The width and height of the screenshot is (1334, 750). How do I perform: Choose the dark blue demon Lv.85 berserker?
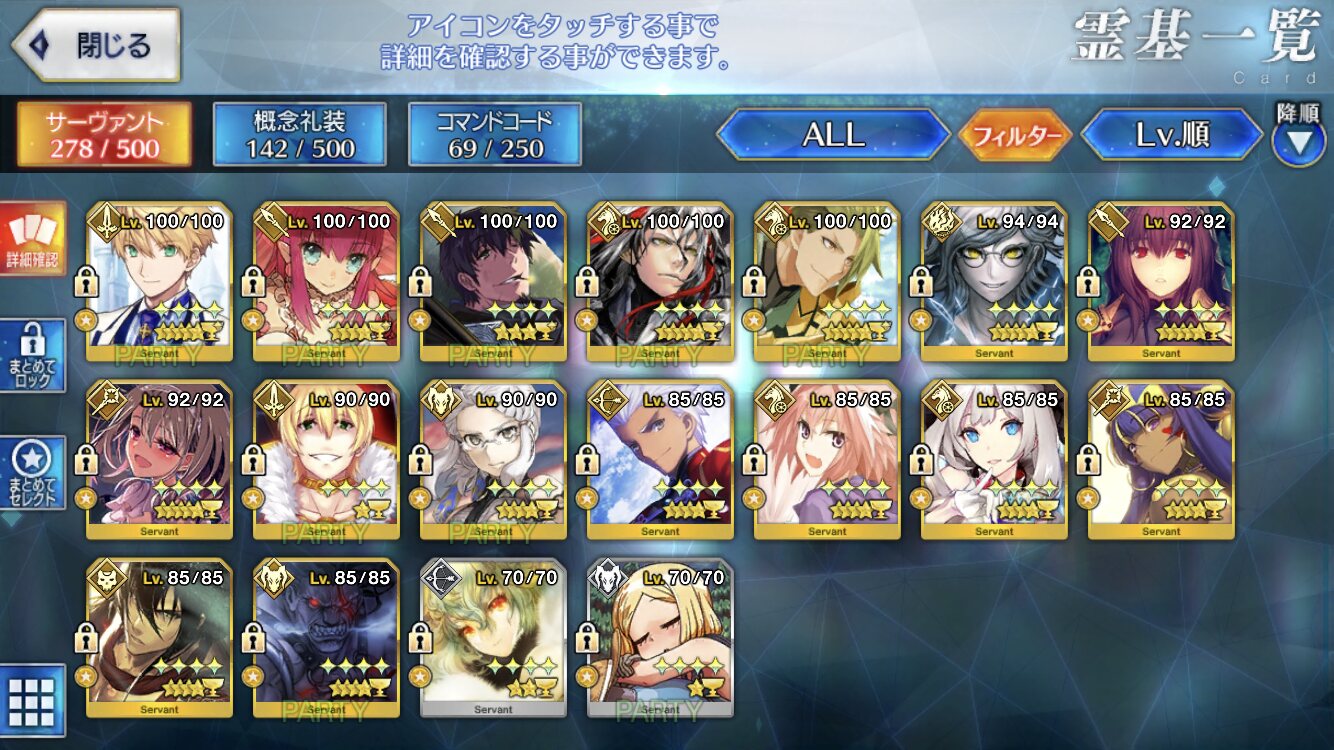[x=327, y=638]
